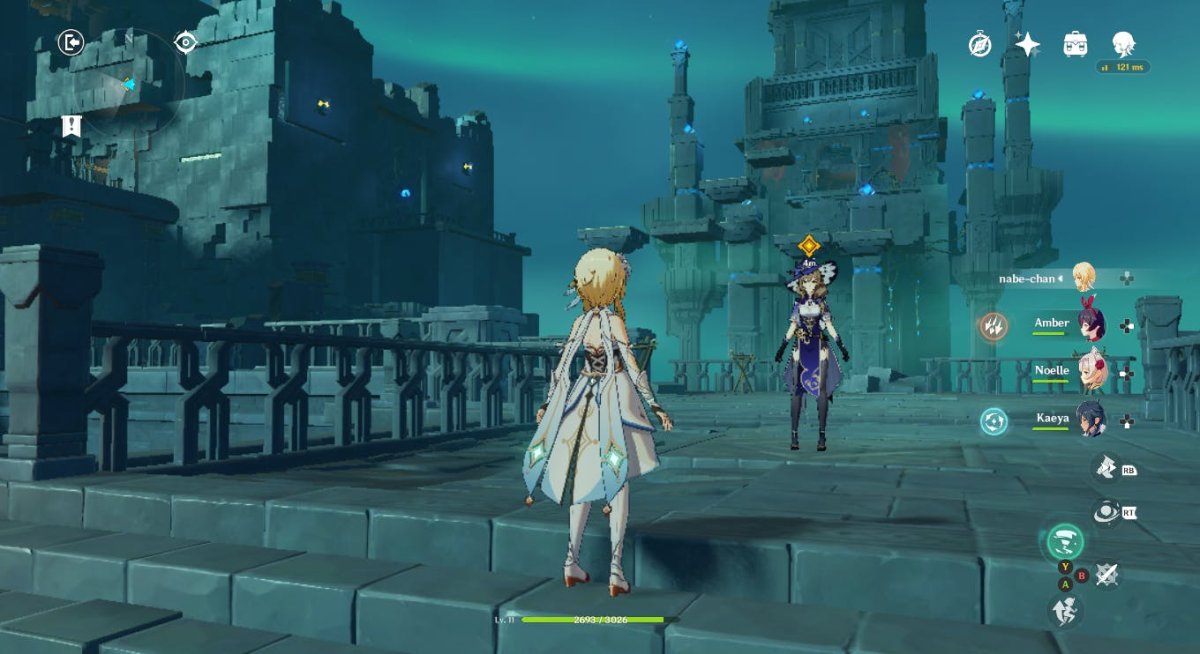Activate Amber's elemental burst icon
This screenshot has width=1200, height=654.
click(x=993, y=325)
